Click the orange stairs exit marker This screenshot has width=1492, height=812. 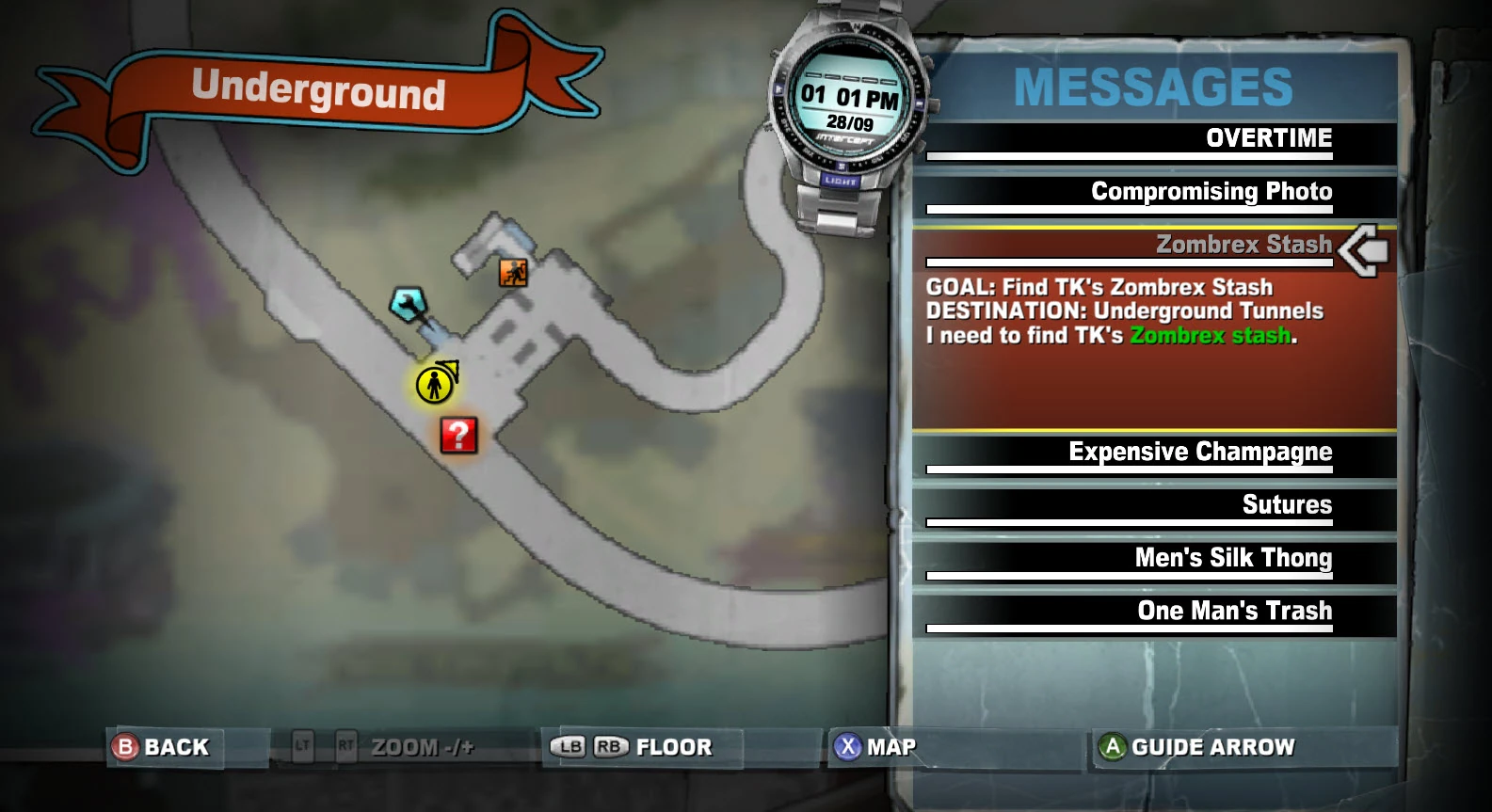tap(513, 273)
